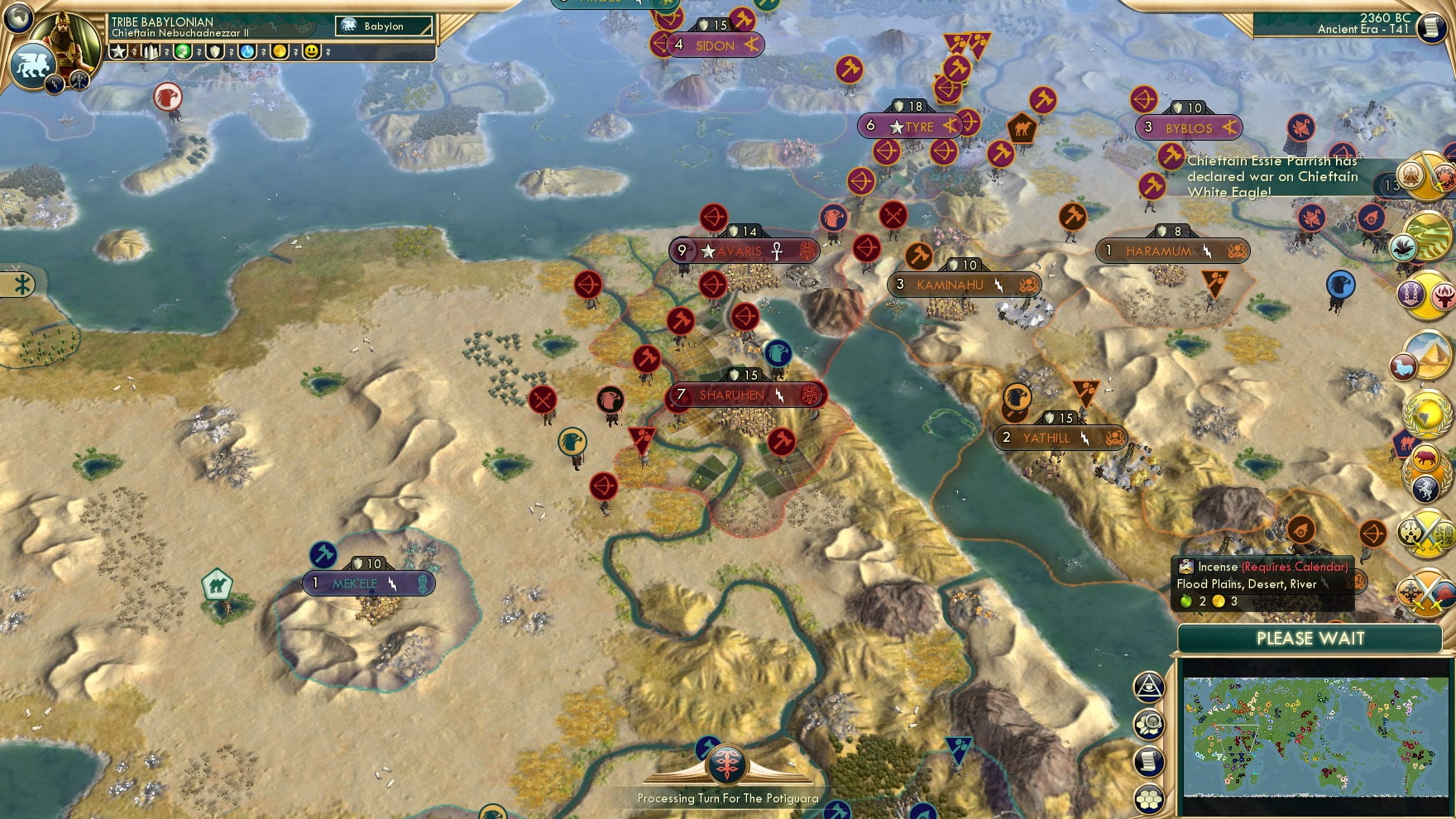Open the Babylon civilization dropdown
The image size is (1456, 819).
click(385, 26)
